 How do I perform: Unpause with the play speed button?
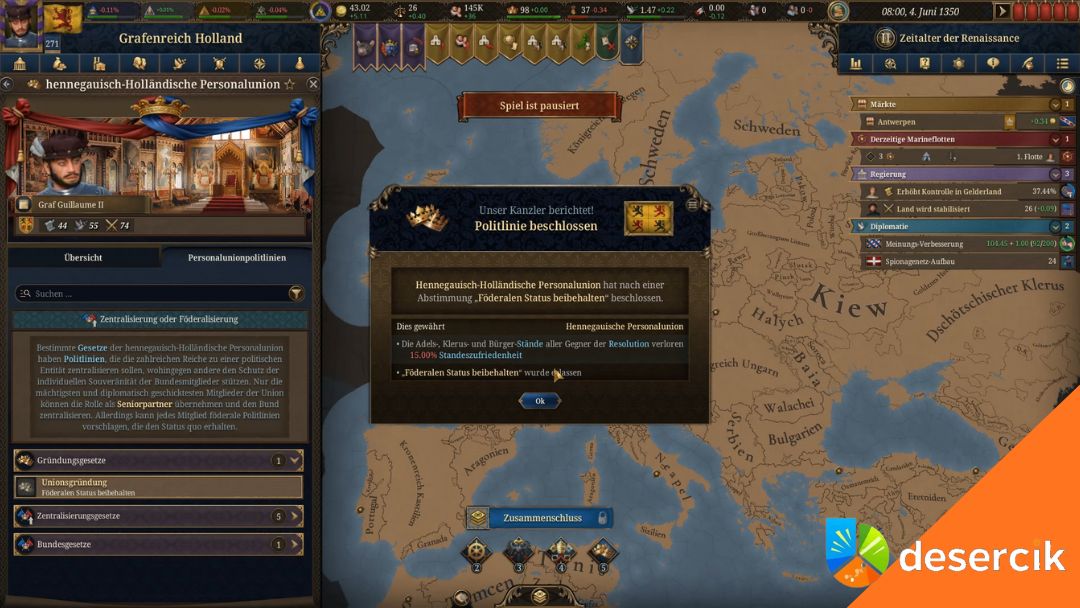pos(1002,11)
